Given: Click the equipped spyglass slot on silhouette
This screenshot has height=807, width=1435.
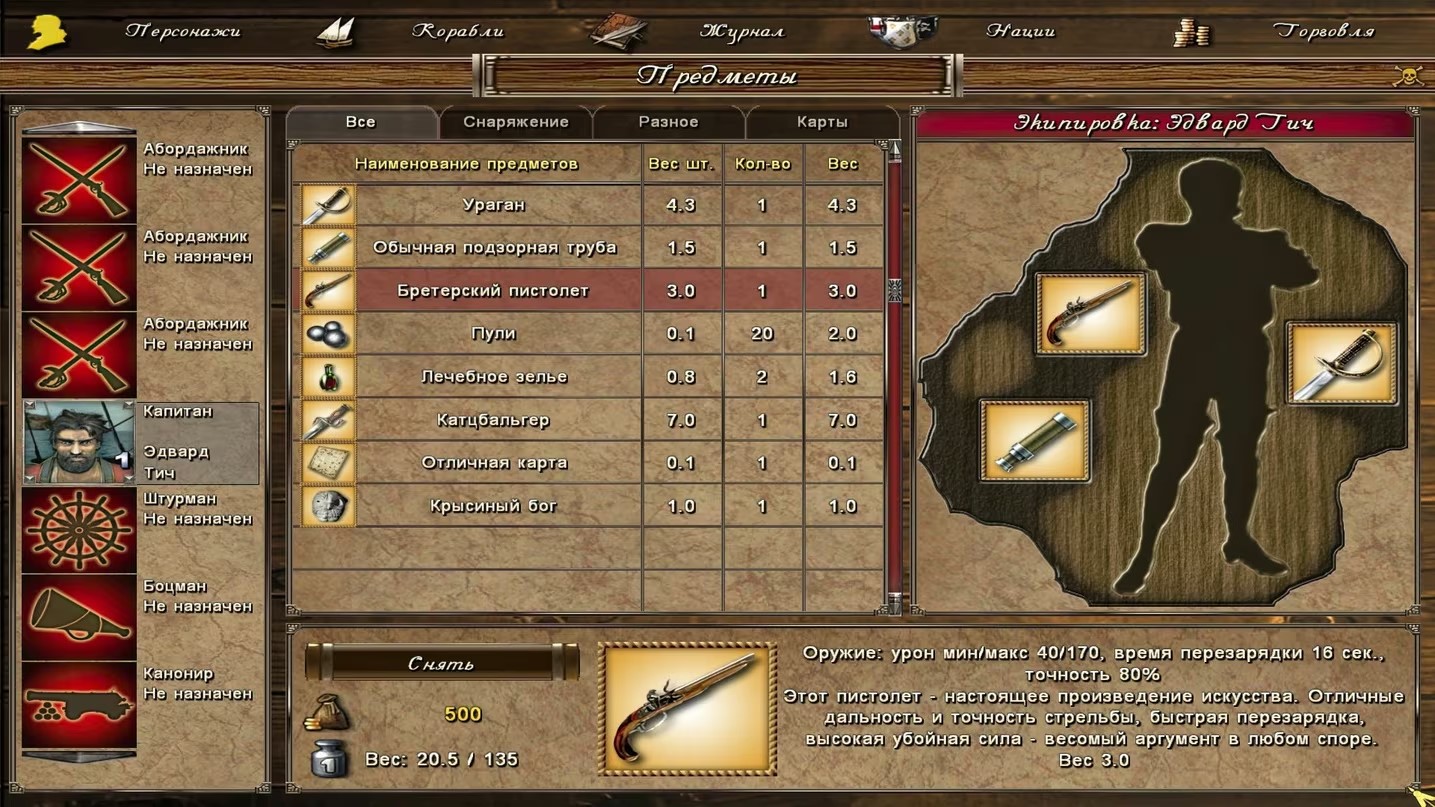Looking at the screenshot, I should click(x=1034, y=441).
